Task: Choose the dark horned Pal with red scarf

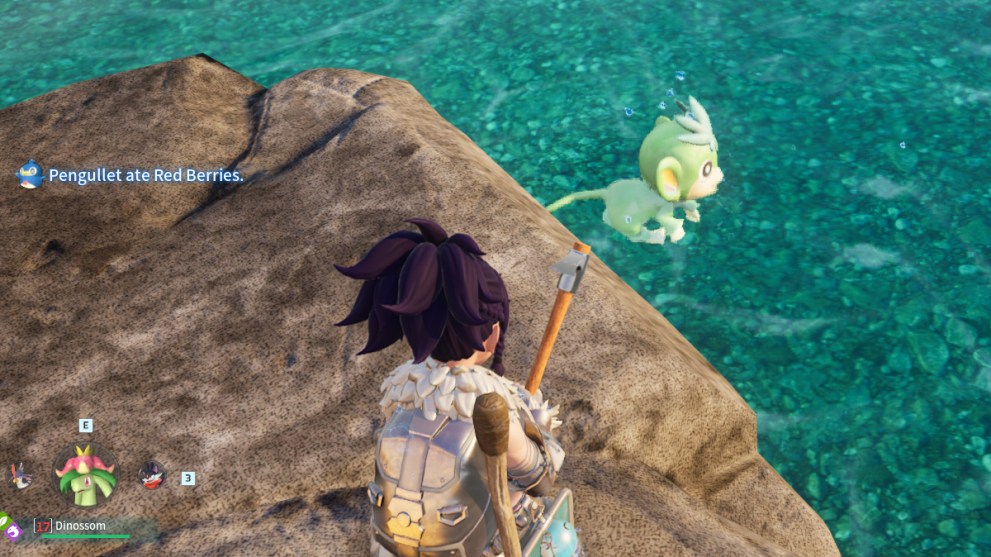Action: [151, 475]
